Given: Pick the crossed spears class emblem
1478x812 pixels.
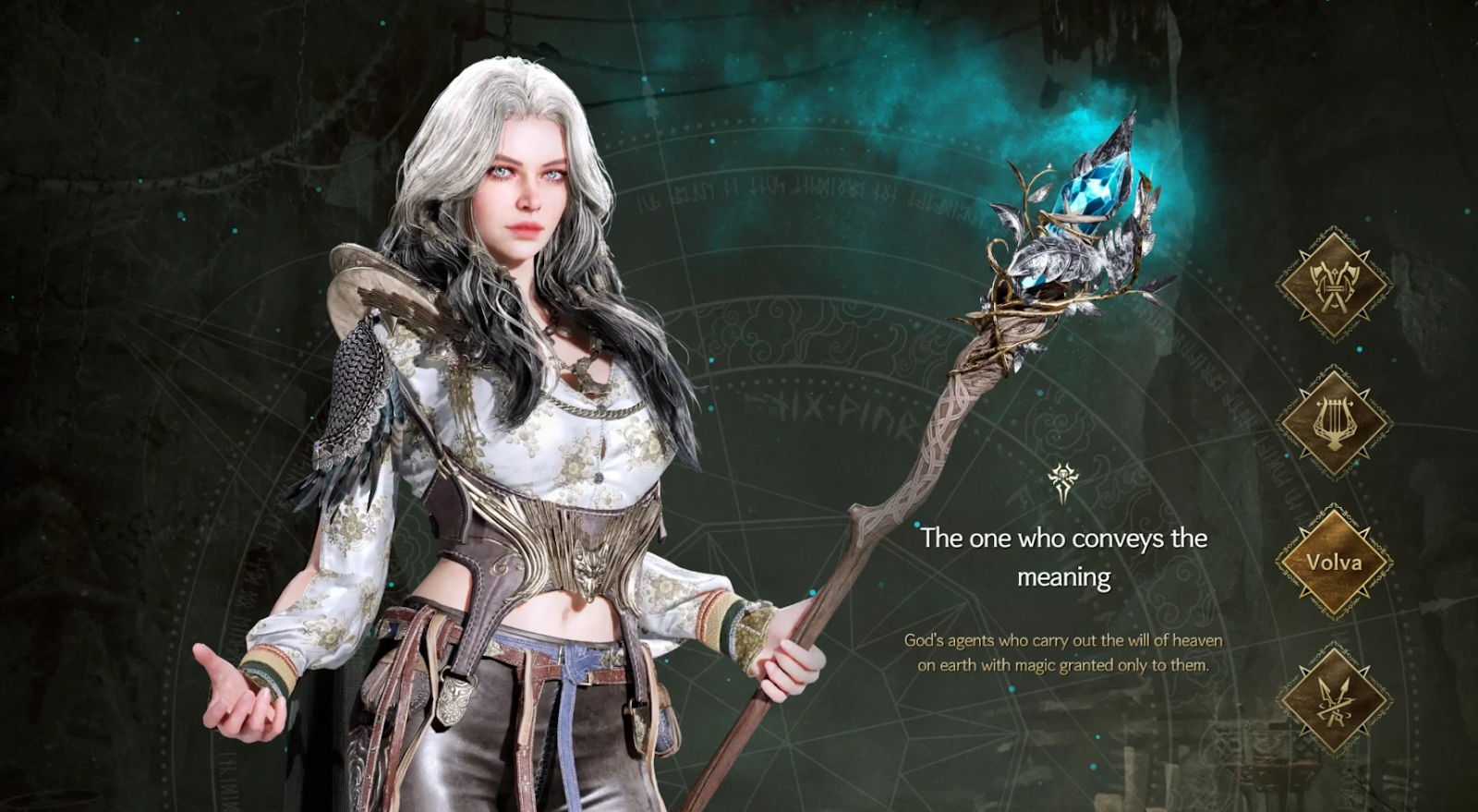Looking at the screenshot, I should pos(1333,701).
